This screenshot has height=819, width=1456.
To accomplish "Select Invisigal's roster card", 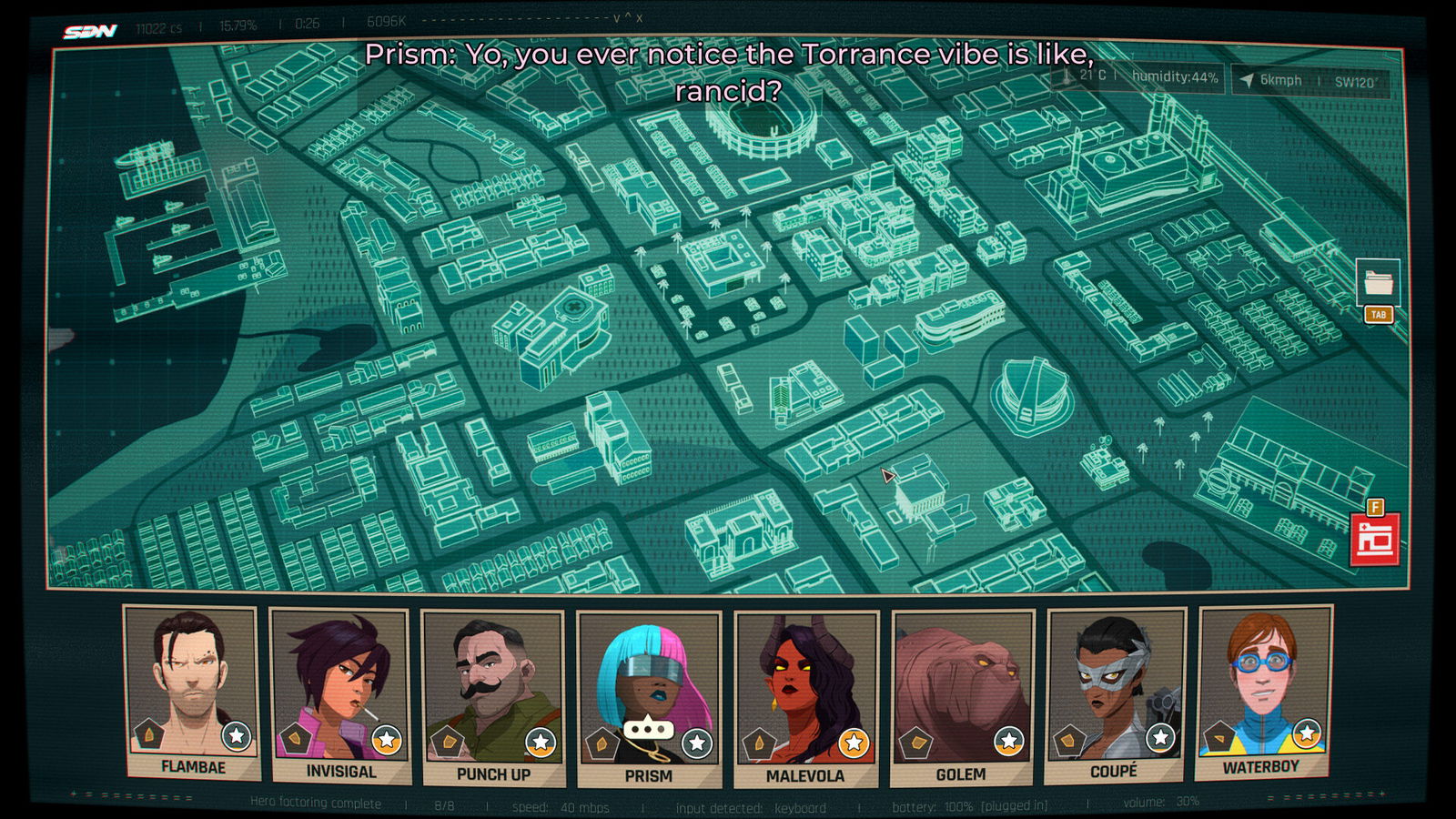I will click(339, 694).
